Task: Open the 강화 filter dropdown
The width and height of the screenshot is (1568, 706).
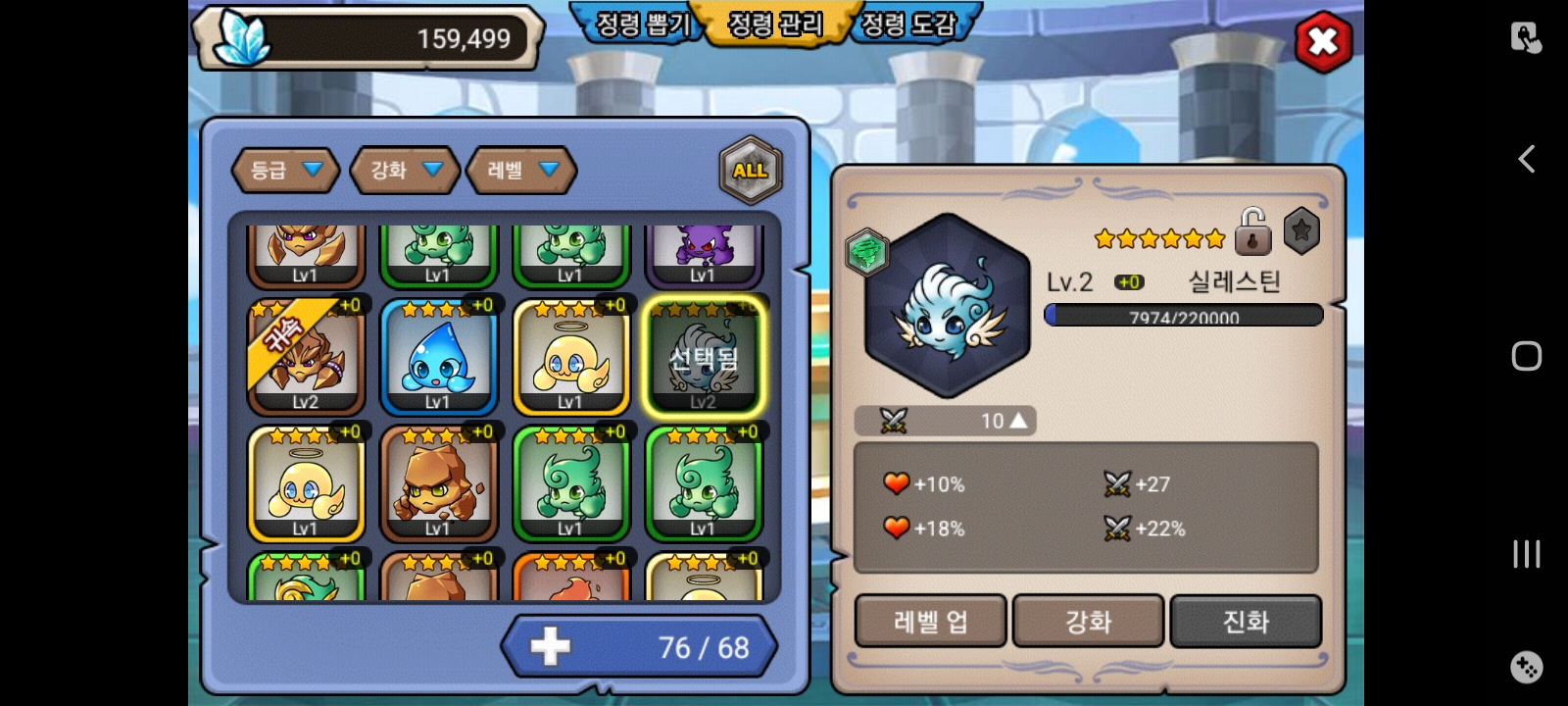Action: pyautogui.click(x=405, y=171)
